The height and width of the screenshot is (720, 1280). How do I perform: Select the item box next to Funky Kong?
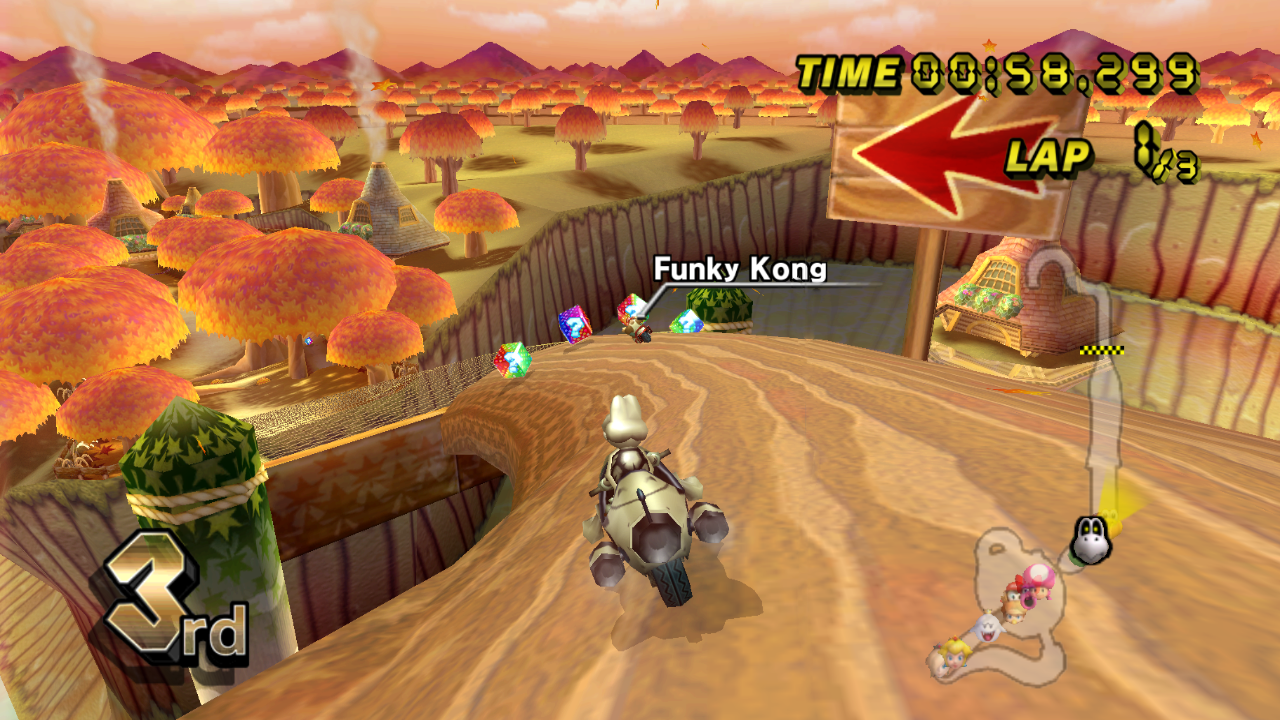[631, 310]
